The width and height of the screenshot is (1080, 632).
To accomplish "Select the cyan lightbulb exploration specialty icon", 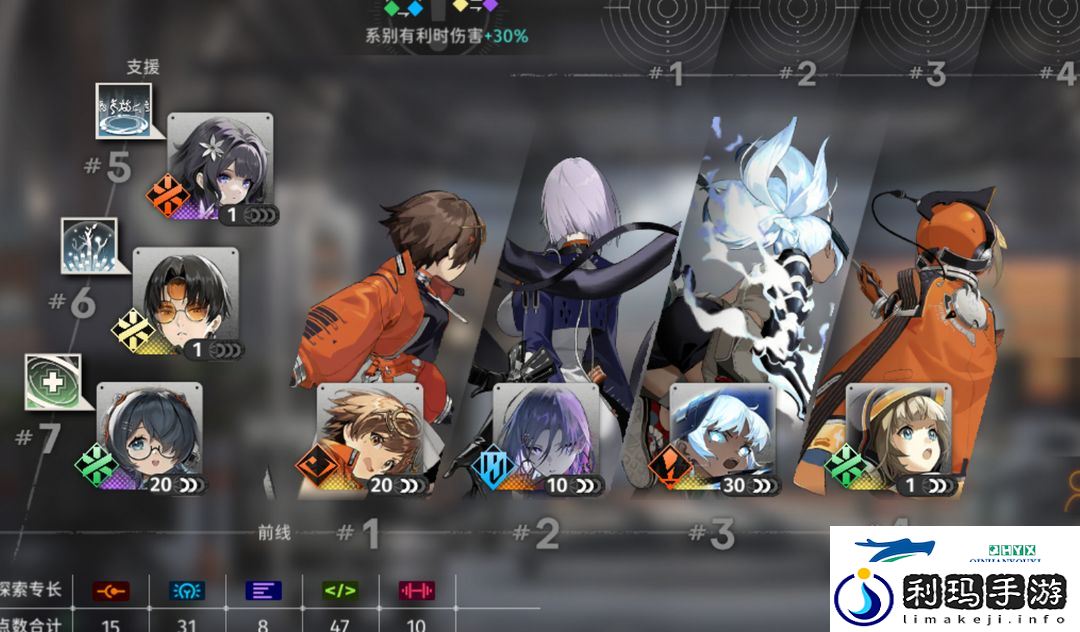I will pyautogui.click(x=186, y=590).
